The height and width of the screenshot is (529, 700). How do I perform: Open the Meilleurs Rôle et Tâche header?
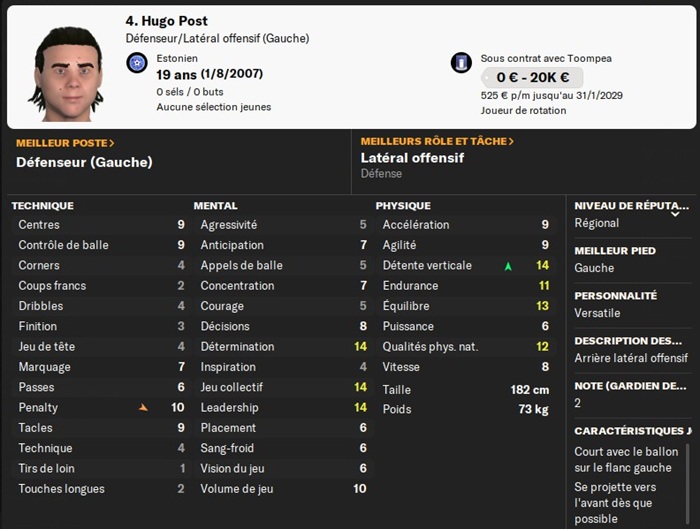tap(437, 142)
